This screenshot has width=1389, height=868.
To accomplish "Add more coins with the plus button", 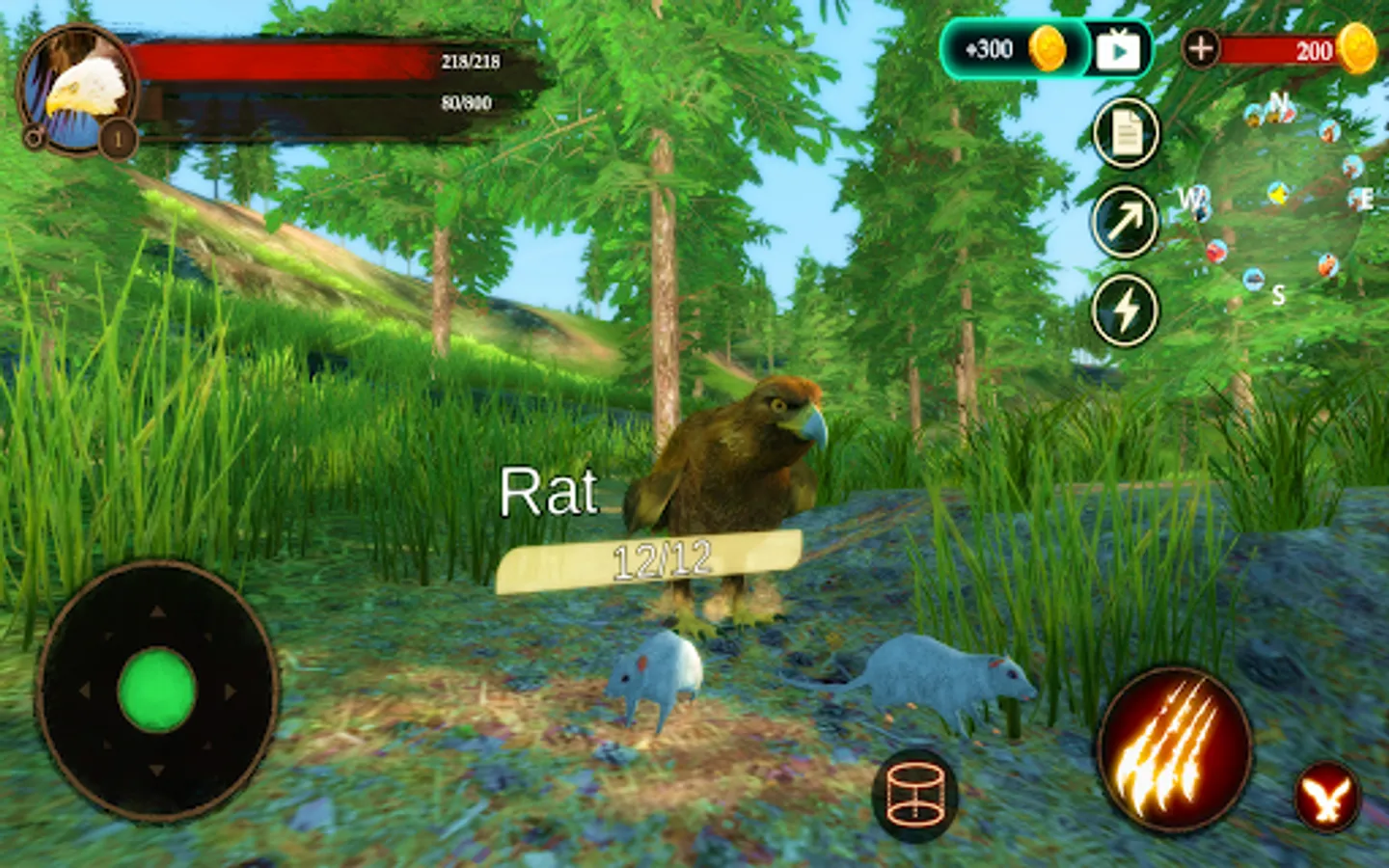I will [1200, 48].
